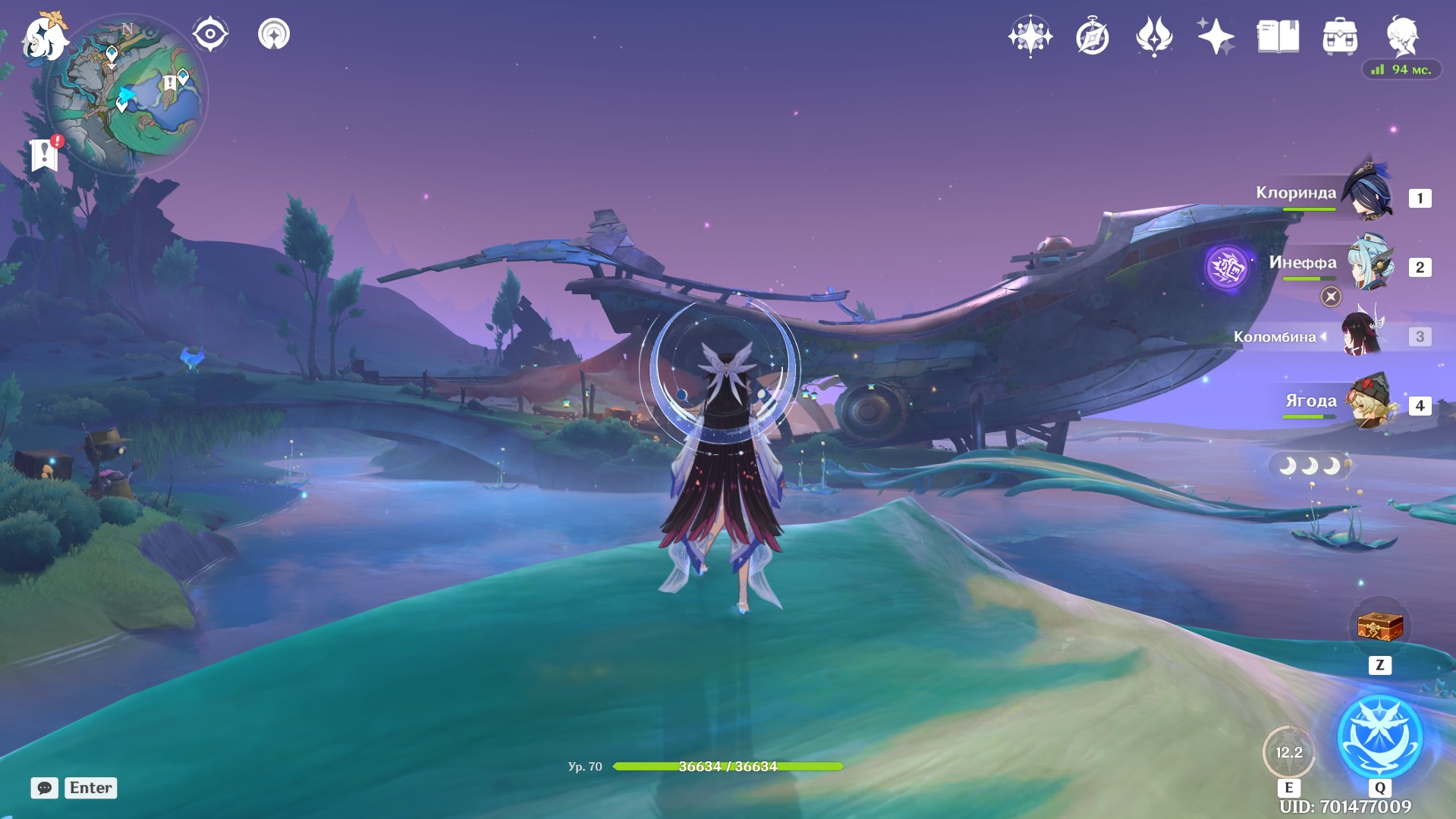Toggle the elemental sight eye icon

pos(210,34)
